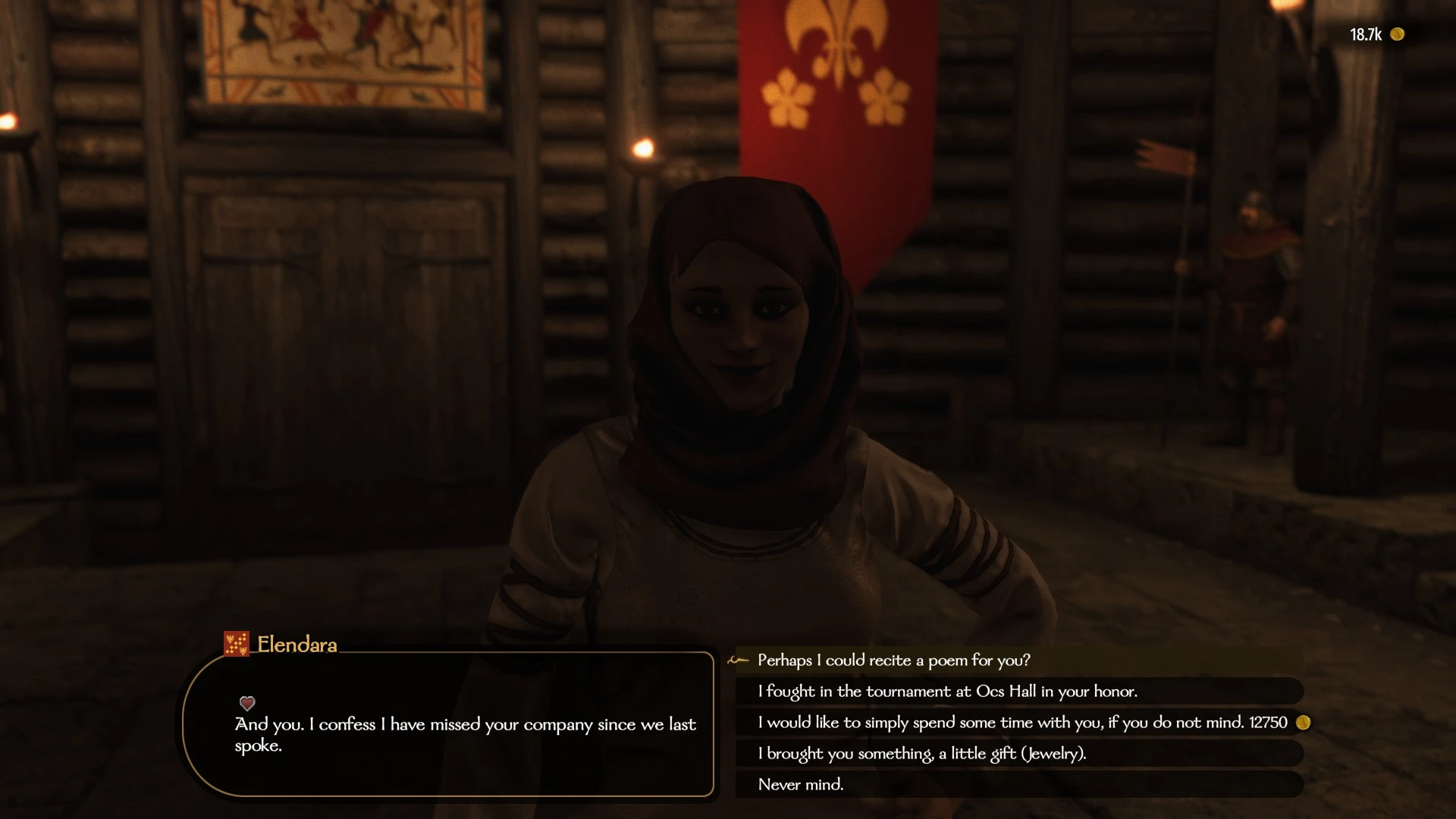Offer the jewelry gift dialogue choice
The width and height of the screenshot is (1456, 819).
tap(921, 754)
